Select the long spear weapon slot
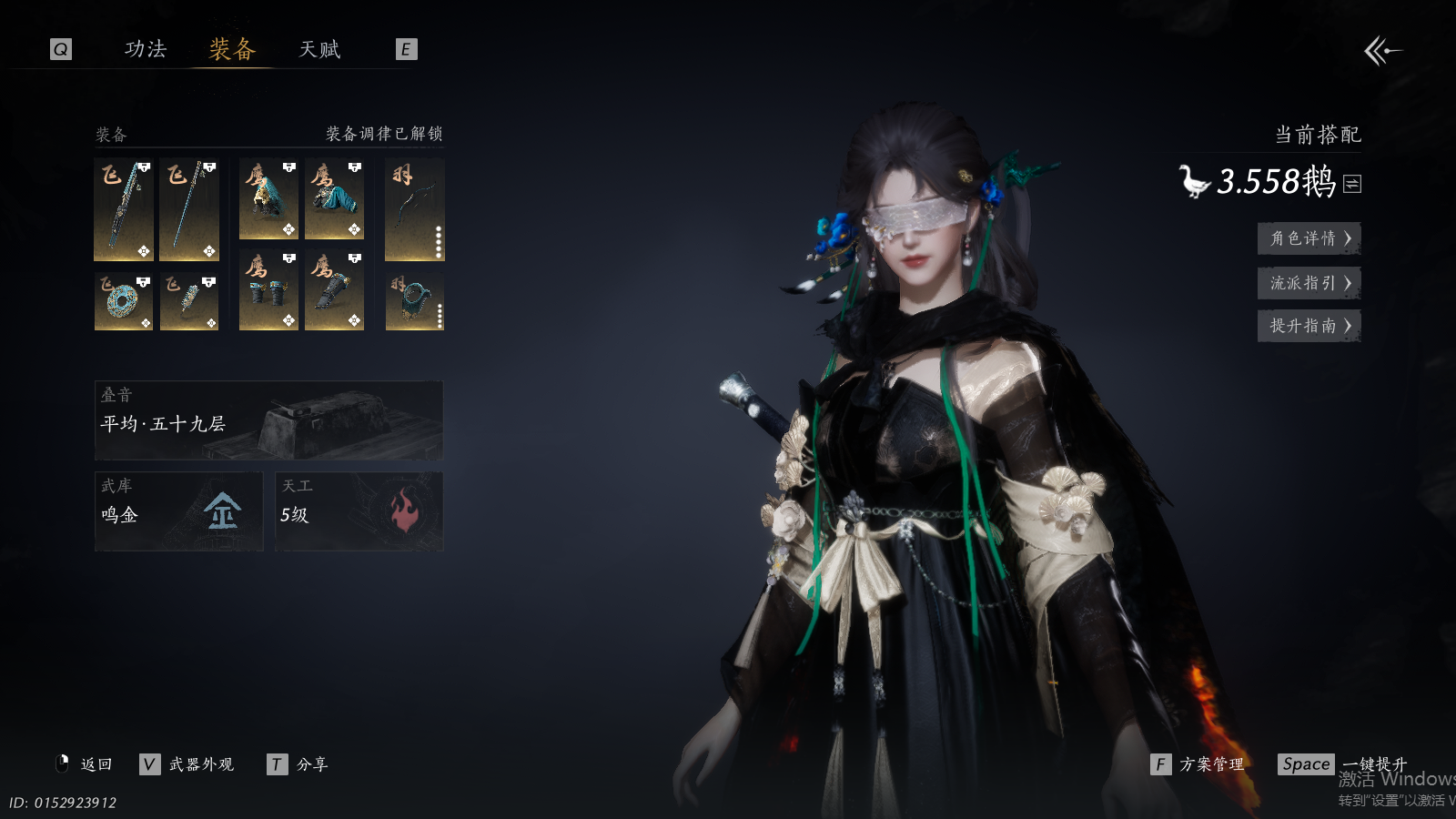Screen dimensions: 1456x819 click(189, 209)
